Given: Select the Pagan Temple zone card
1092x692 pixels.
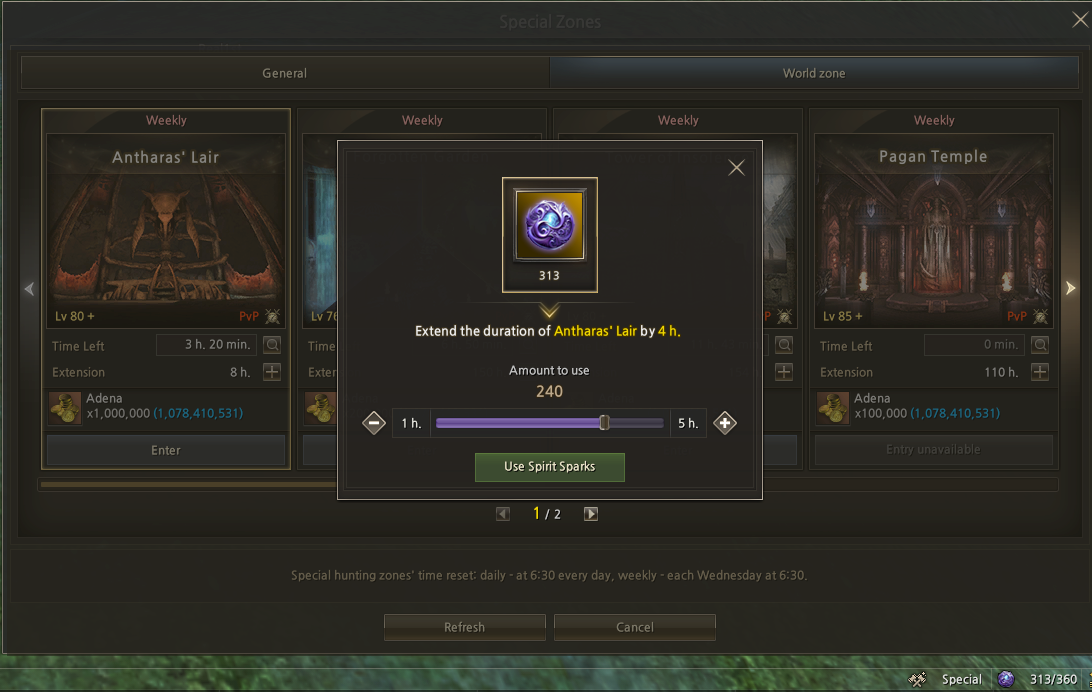Looking at the screenshot, I should pyautogui.click(x=933, y=230).
